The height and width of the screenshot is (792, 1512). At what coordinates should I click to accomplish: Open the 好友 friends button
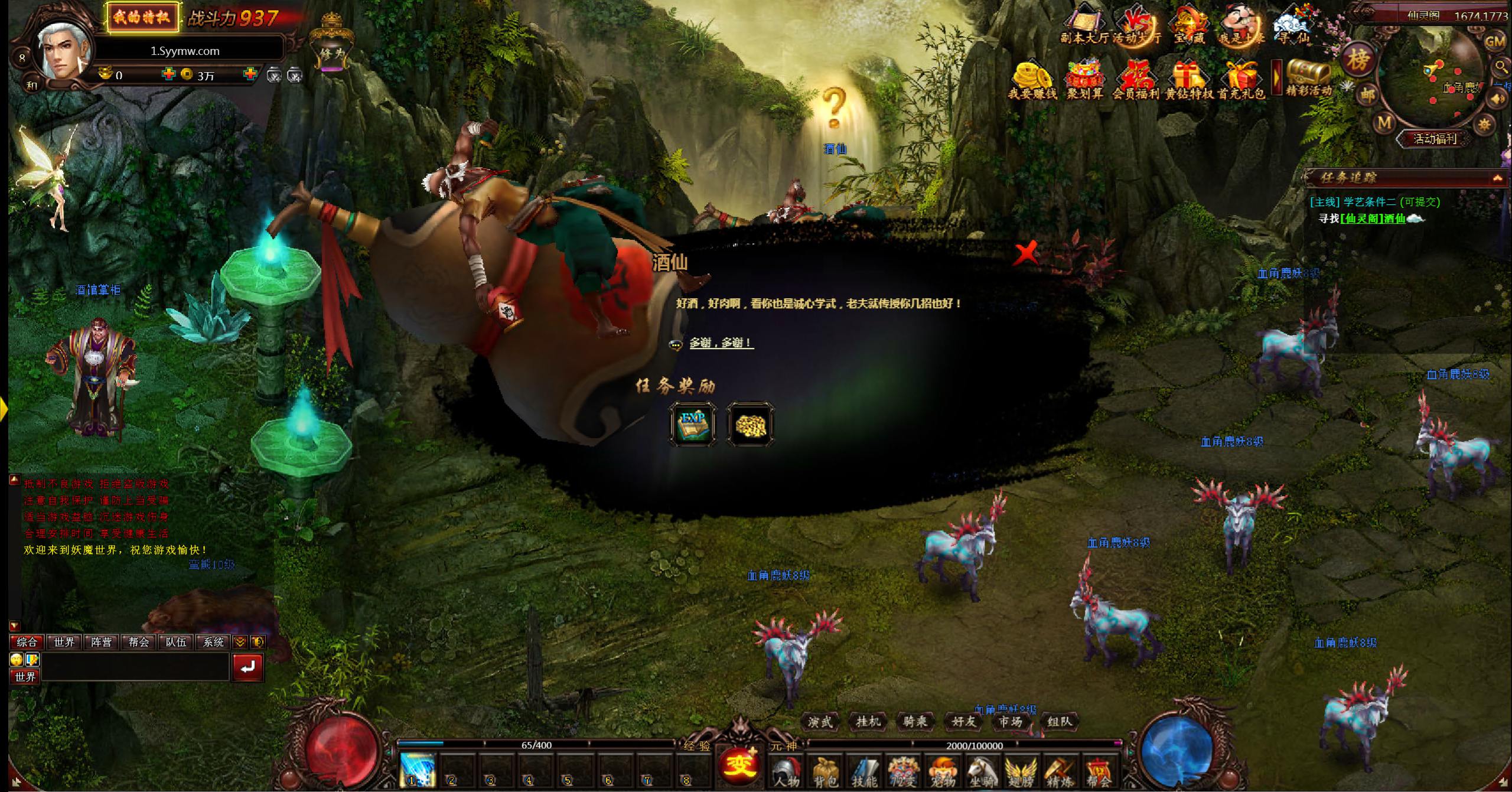(x=963, y=721)
